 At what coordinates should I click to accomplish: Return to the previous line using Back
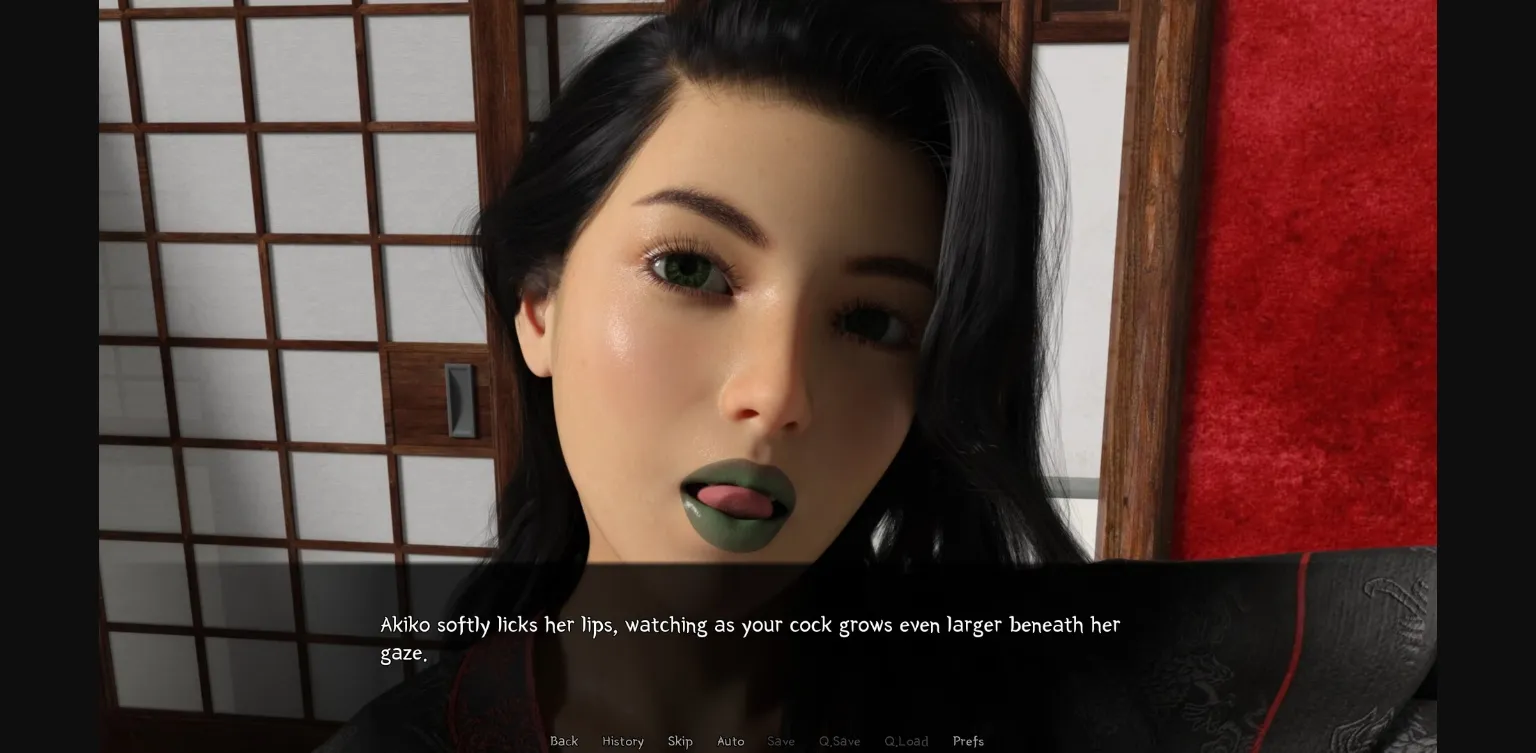(564, 741)
